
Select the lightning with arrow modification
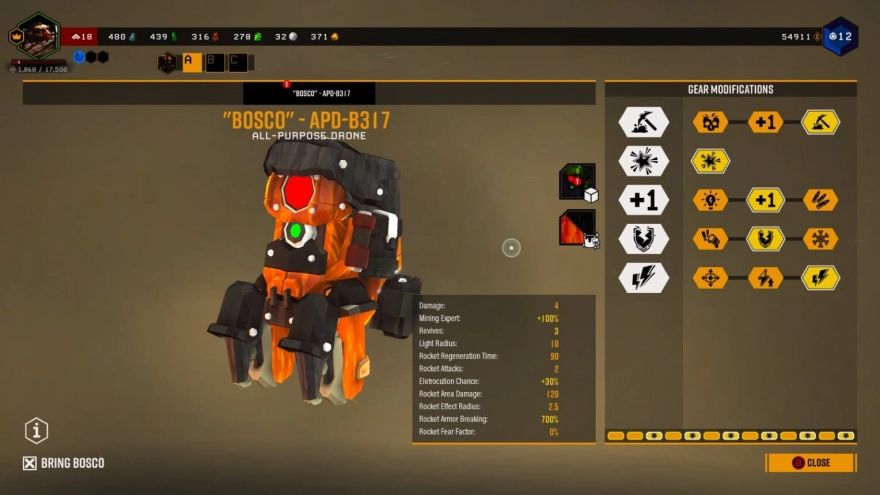click(x=765, y=278)
